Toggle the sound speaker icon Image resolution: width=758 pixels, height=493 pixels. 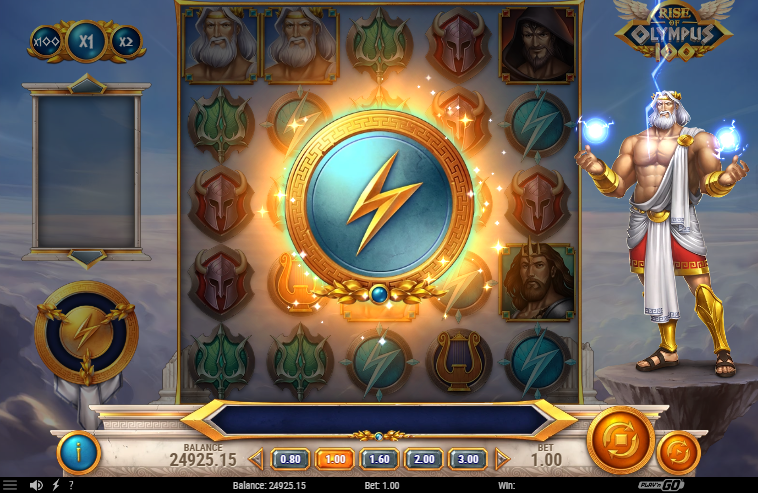click(36, 485)
